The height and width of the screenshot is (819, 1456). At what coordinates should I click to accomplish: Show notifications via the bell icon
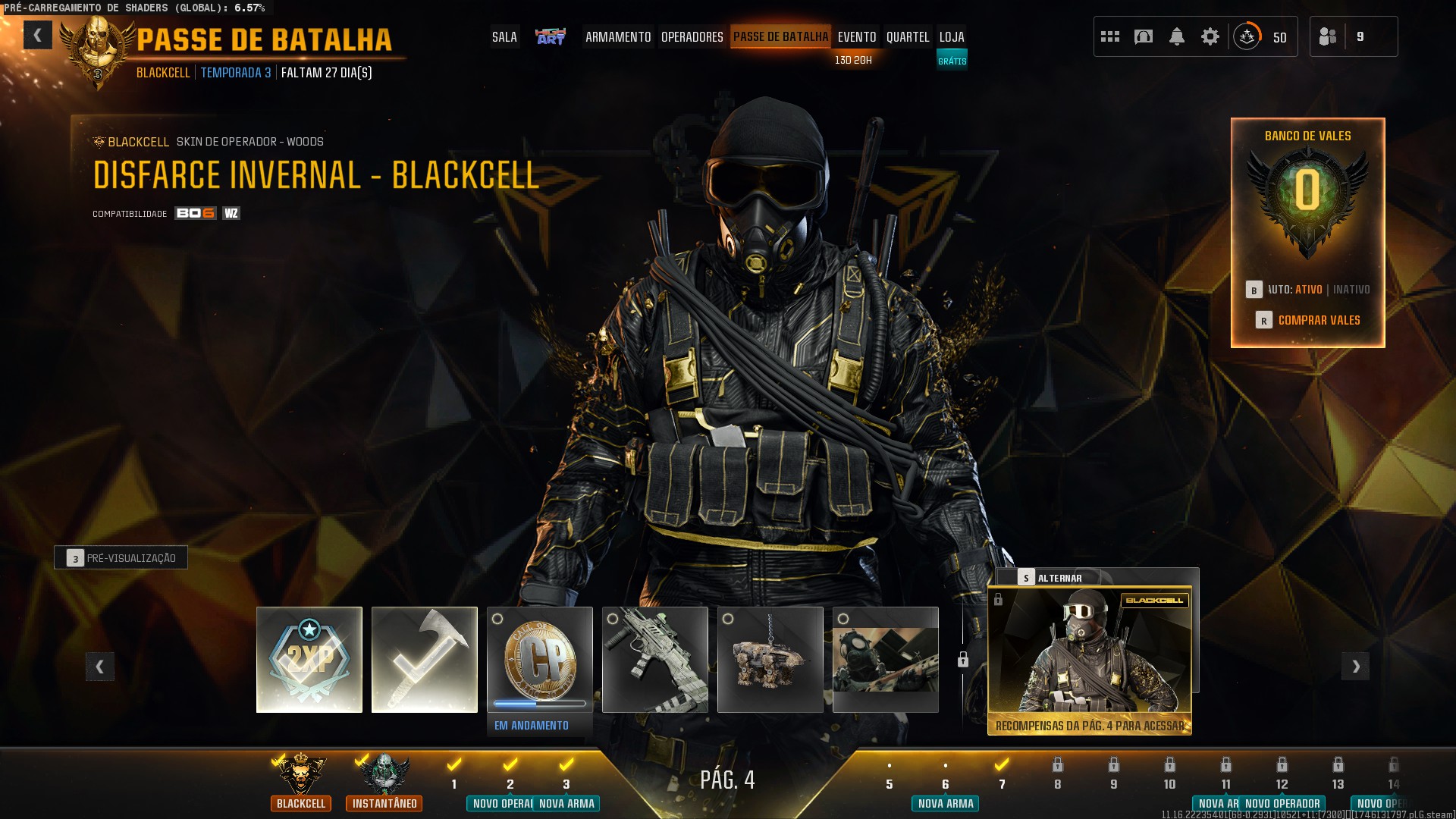pos(1177,36)
